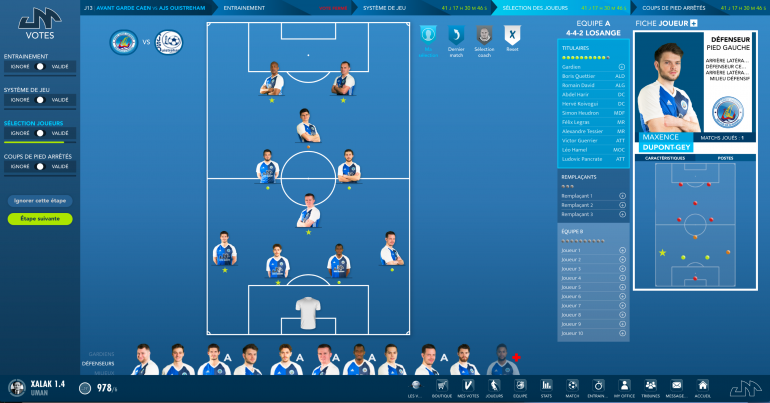770x403 pixels.
Task: Reset the team selection
Action: [x=512, y=39]
